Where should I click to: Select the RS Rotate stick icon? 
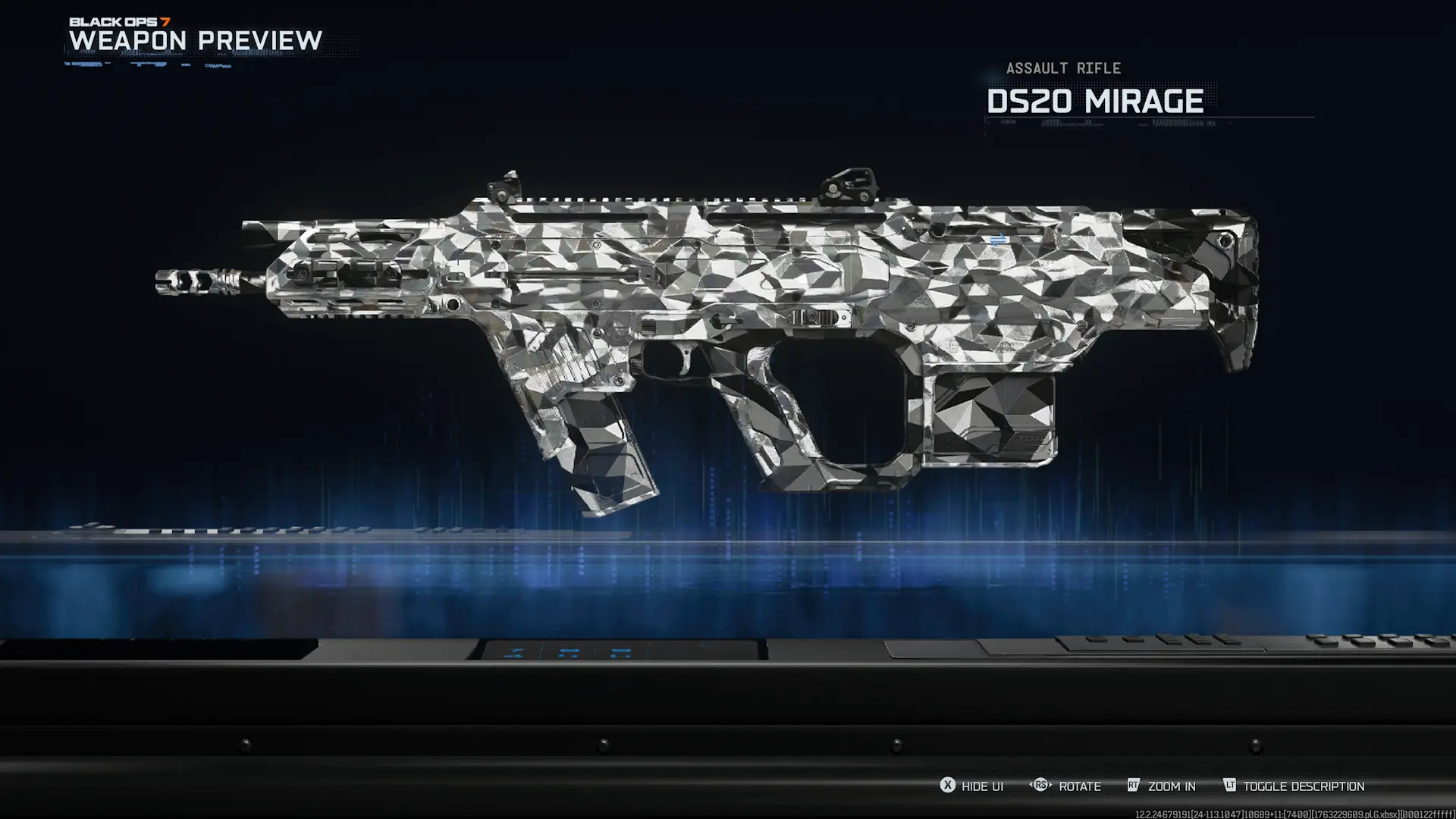[1039, 786]
